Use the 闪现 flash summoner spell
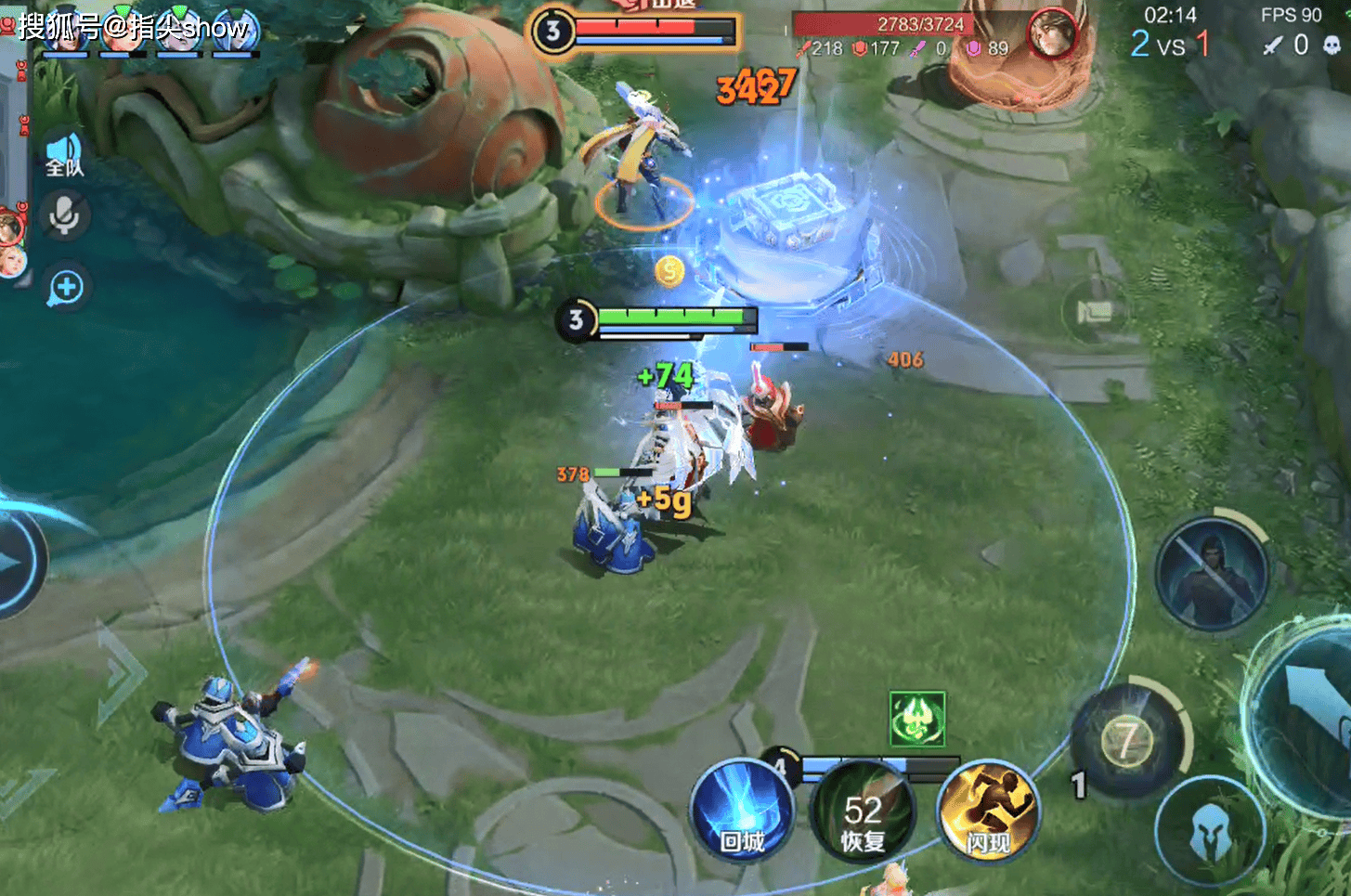Screen dimensions: 1351x896 (x=987, y=812)
